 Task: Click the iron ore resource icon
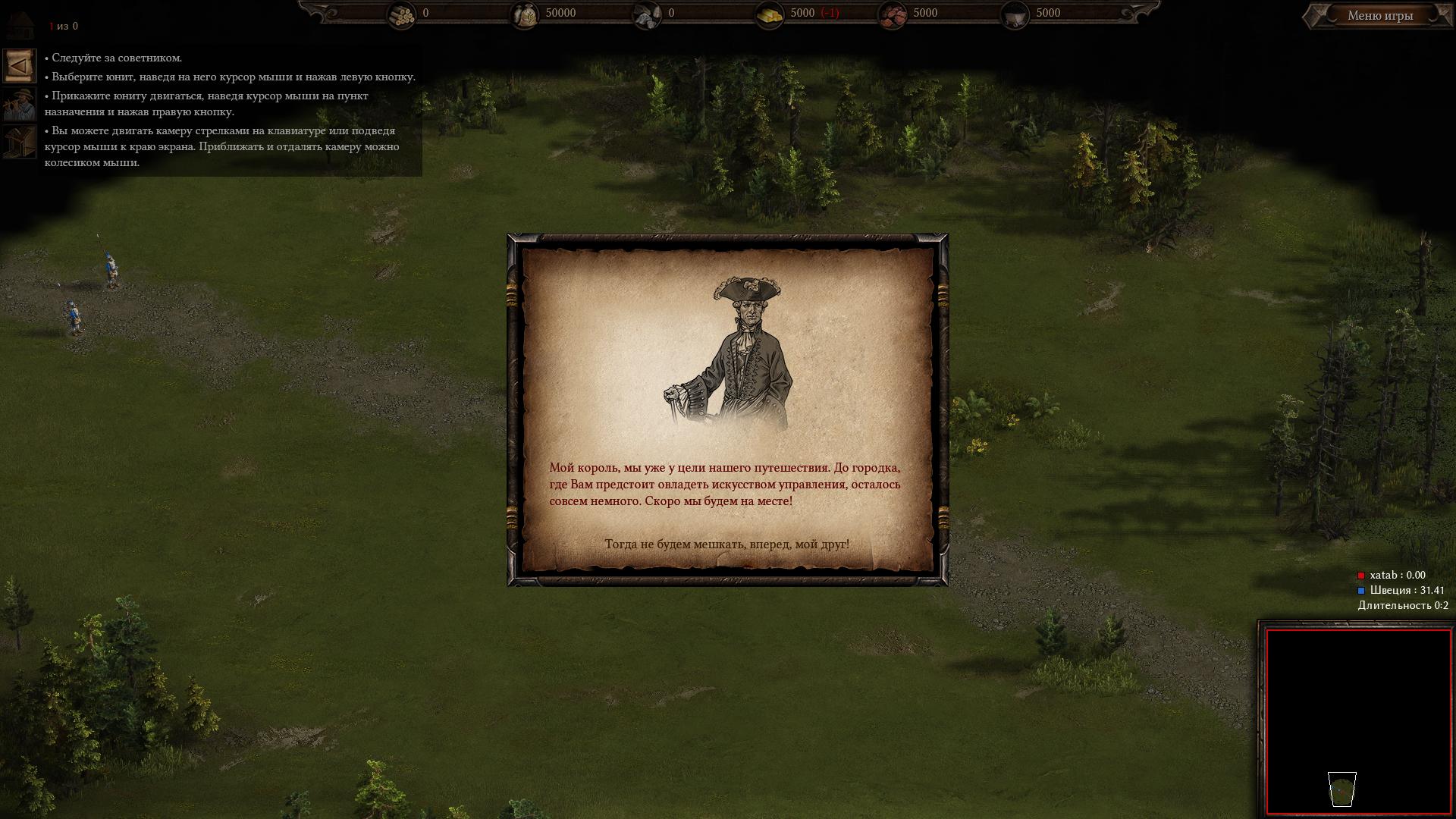pos(893,14)
